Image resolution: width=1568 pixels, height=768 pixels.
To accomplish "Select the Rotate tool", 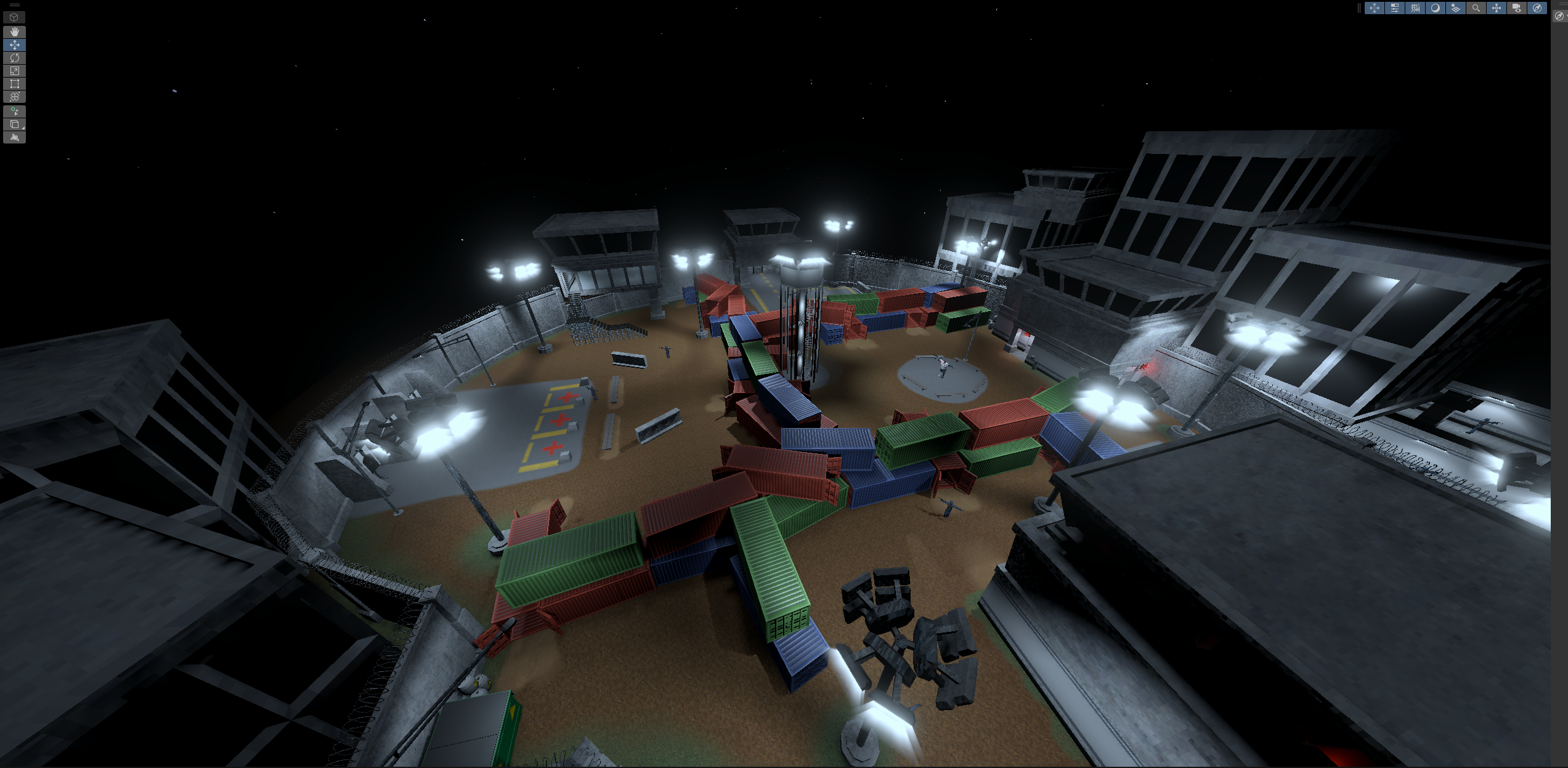I will 15,58.
